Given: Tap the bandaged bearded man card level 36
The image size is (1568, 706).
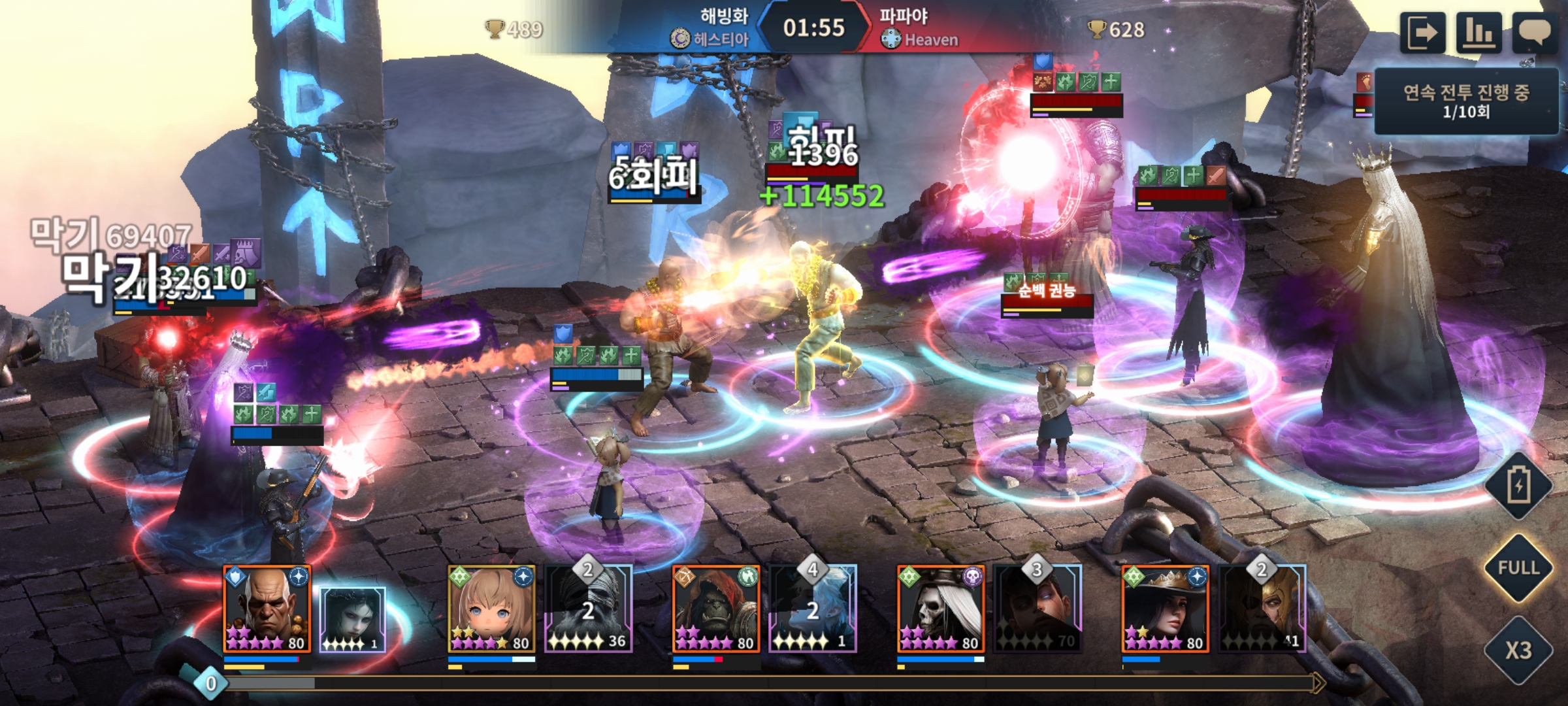Looking at the screenshot, I should pyautogui.click(x=588, y=611).
